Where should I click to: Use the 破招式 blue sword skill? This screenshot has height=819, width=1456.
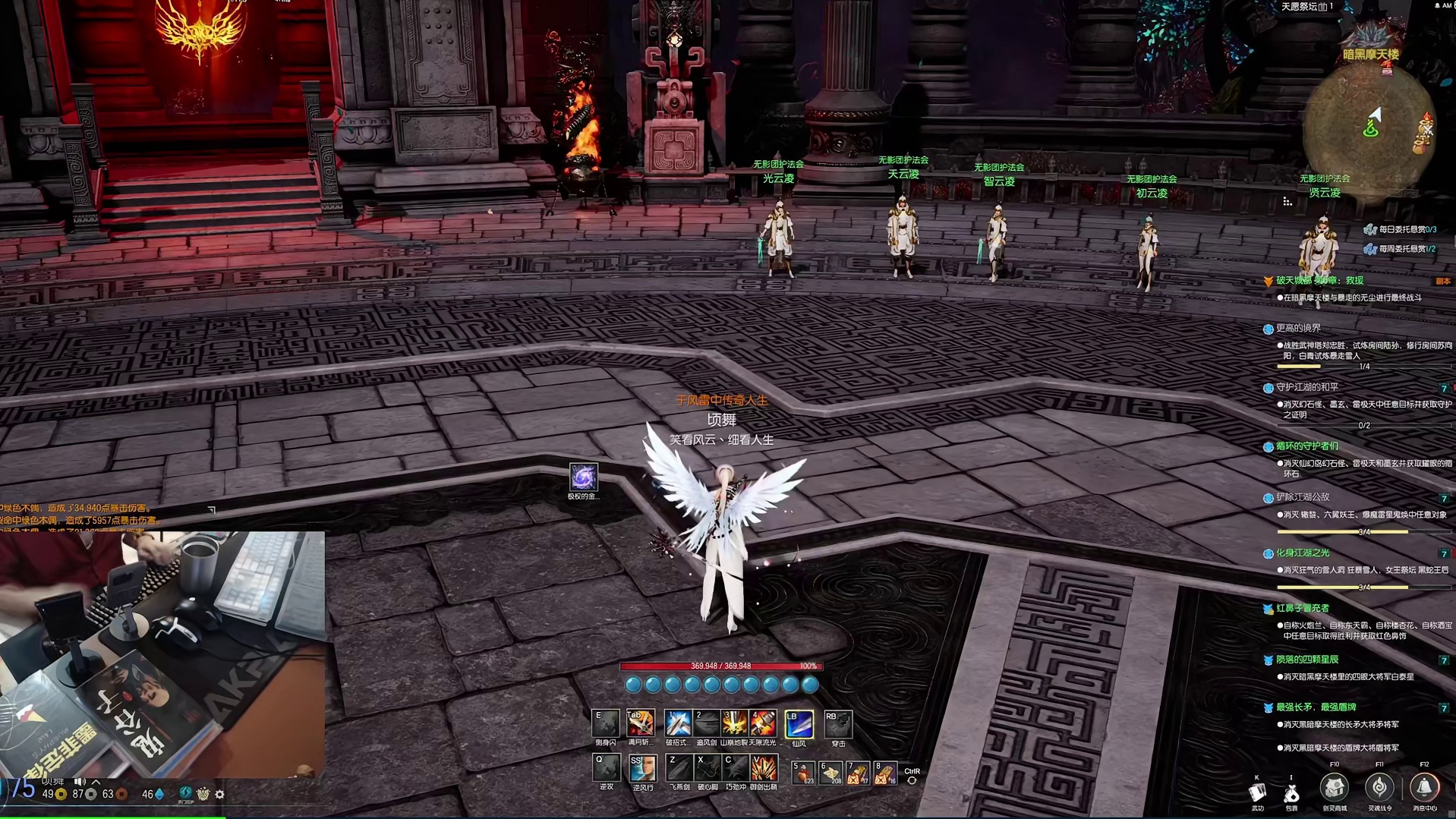(677, 723)
